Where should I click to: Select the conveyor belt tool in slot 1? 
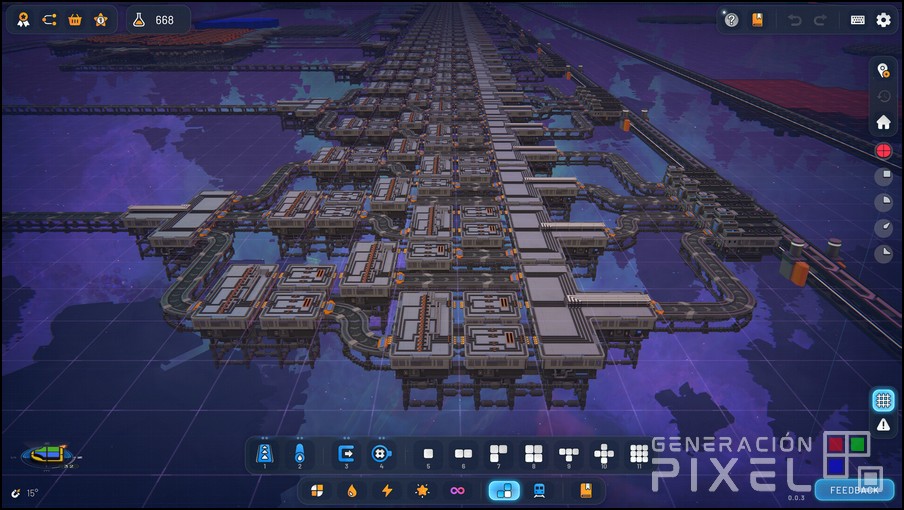point(265,455)
